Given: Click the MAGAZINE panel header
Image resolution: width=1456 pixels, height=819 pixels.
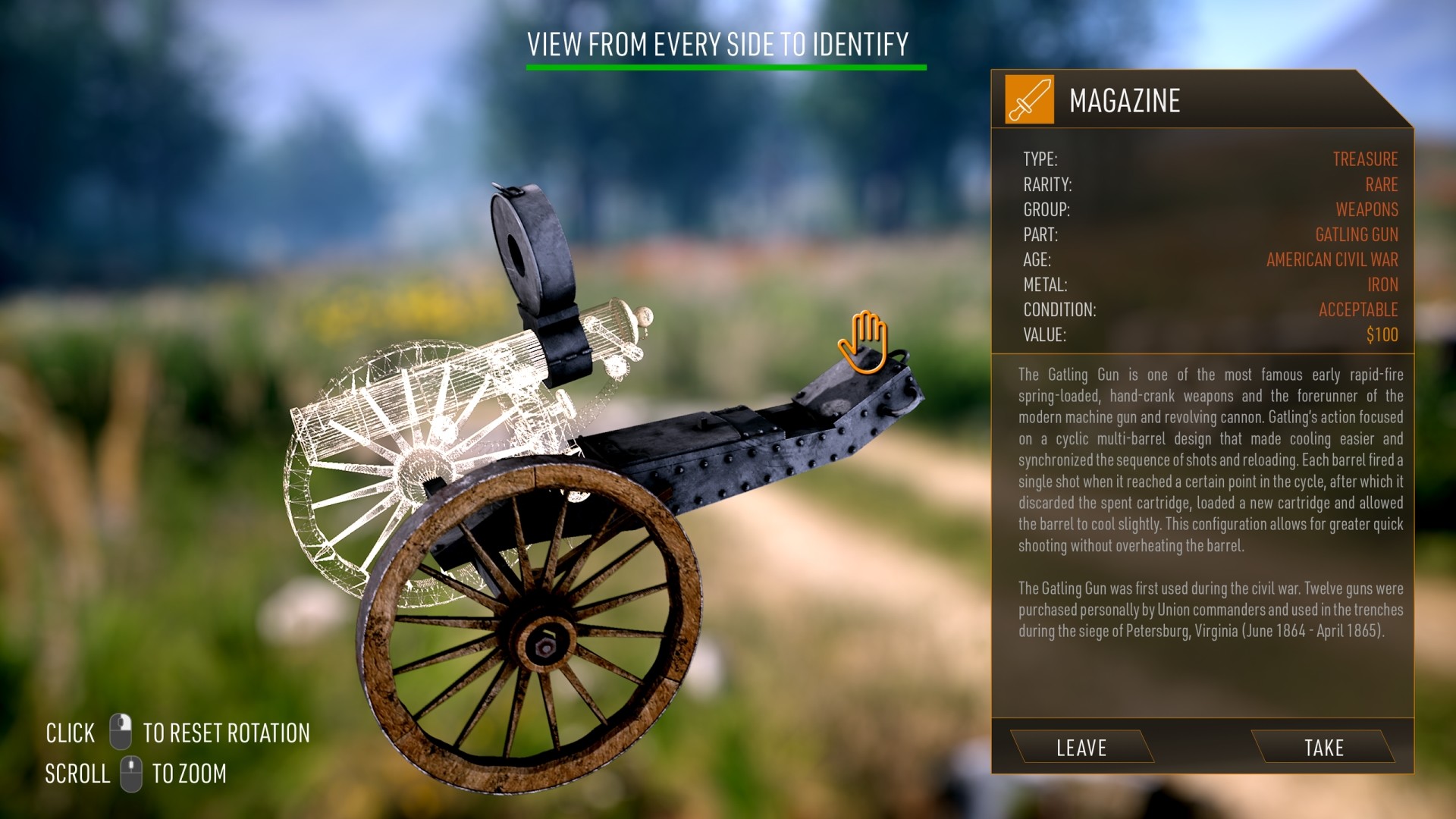Looking at the screenshot, I should tap(1127, 99).
